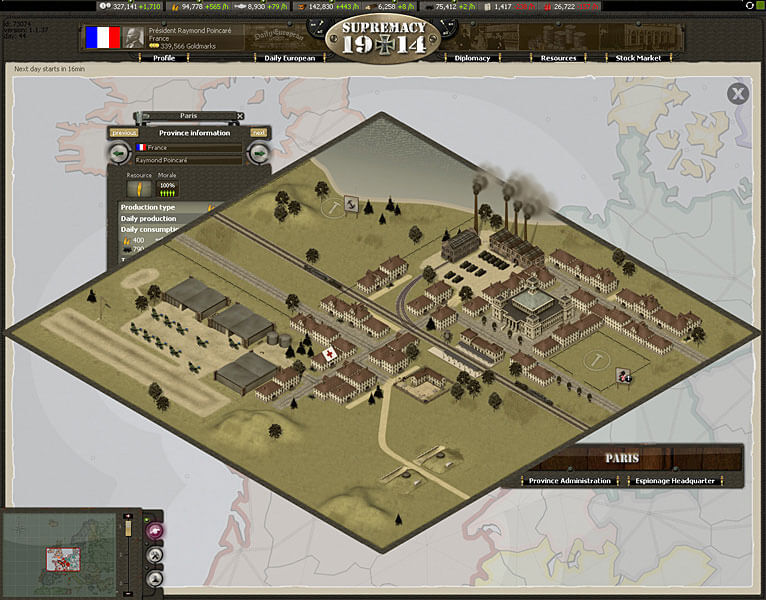
Task: Close the city view with the X button
Action: pos(738,94)
